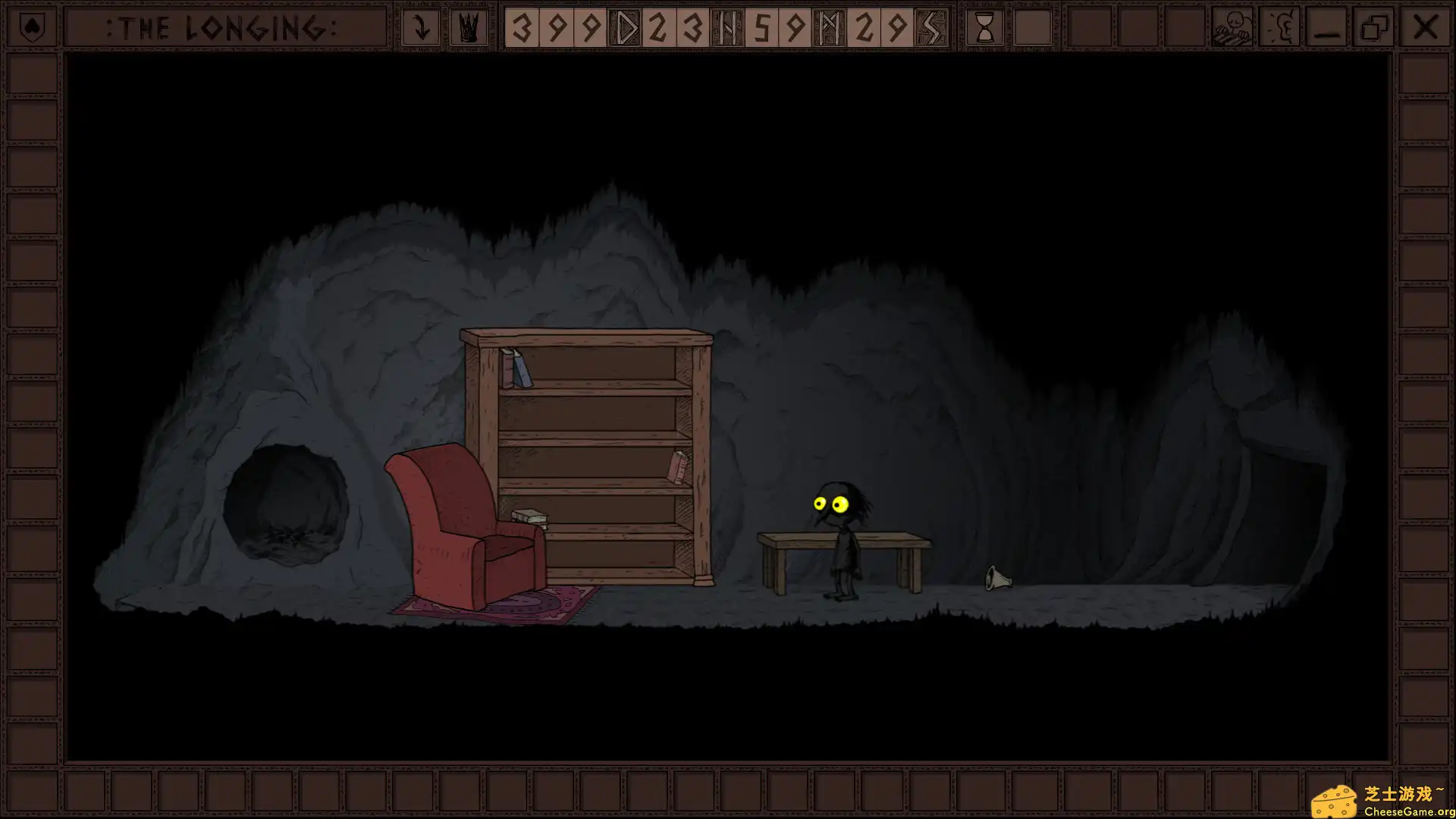This screenshot has height=819, width=1456.
Task: Close the game with the X button
Action: 1425,28
